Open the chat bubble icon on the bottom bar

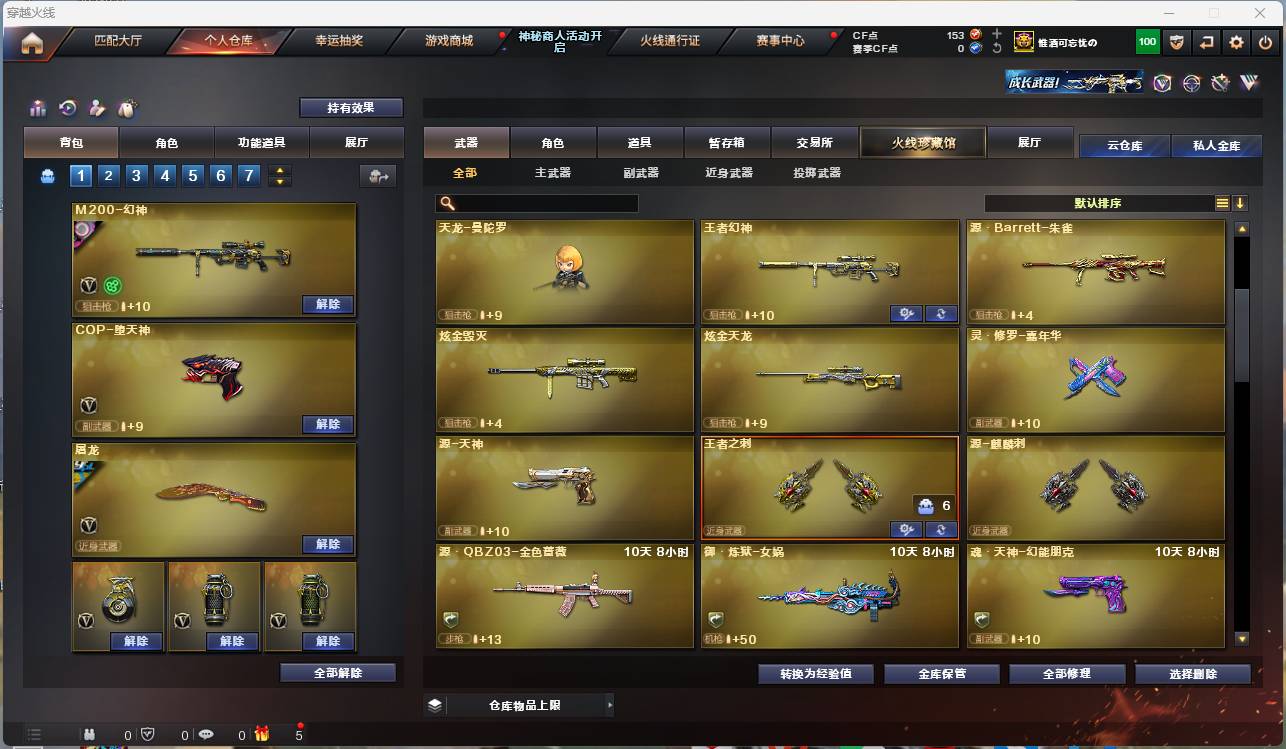[207, 733]
